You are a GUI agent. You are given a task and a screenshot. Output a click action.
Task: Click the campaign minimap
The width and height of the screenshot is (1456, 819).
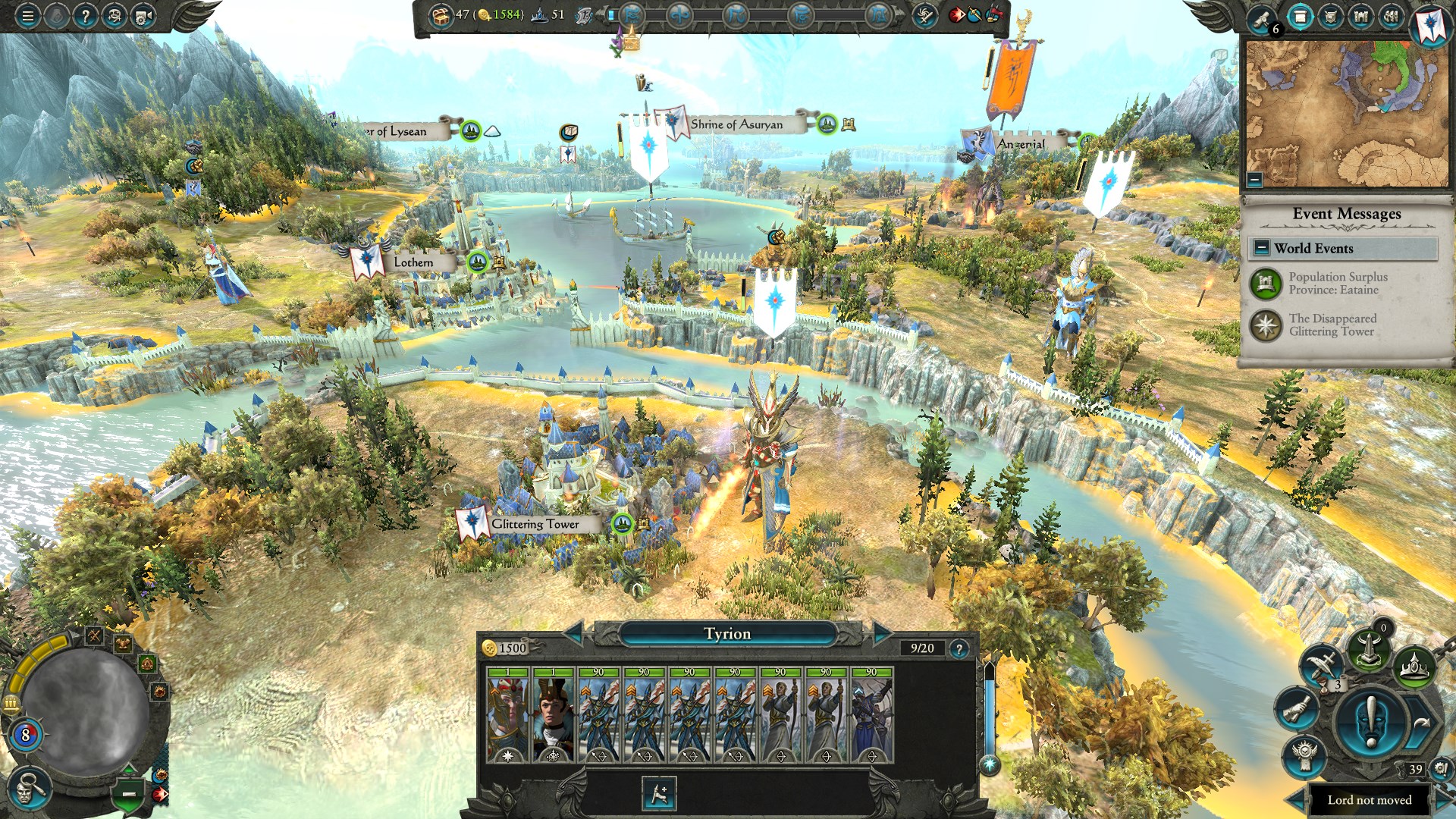1347,114
